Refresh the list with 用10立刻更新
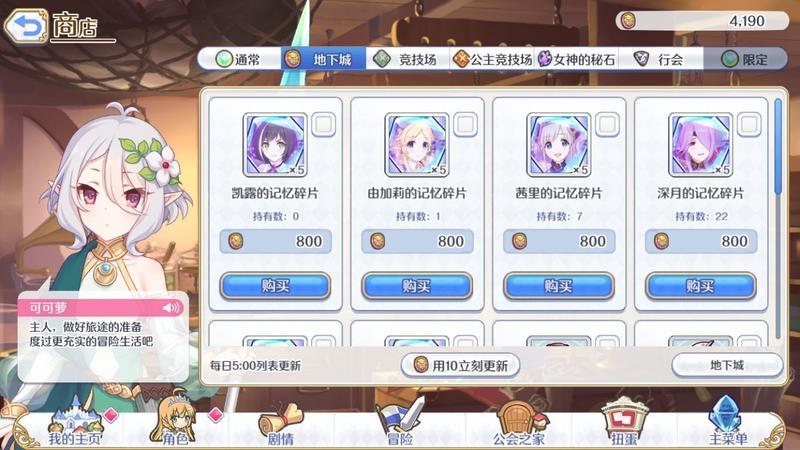This screenshot has height=450, width=800. pos(461,365)
